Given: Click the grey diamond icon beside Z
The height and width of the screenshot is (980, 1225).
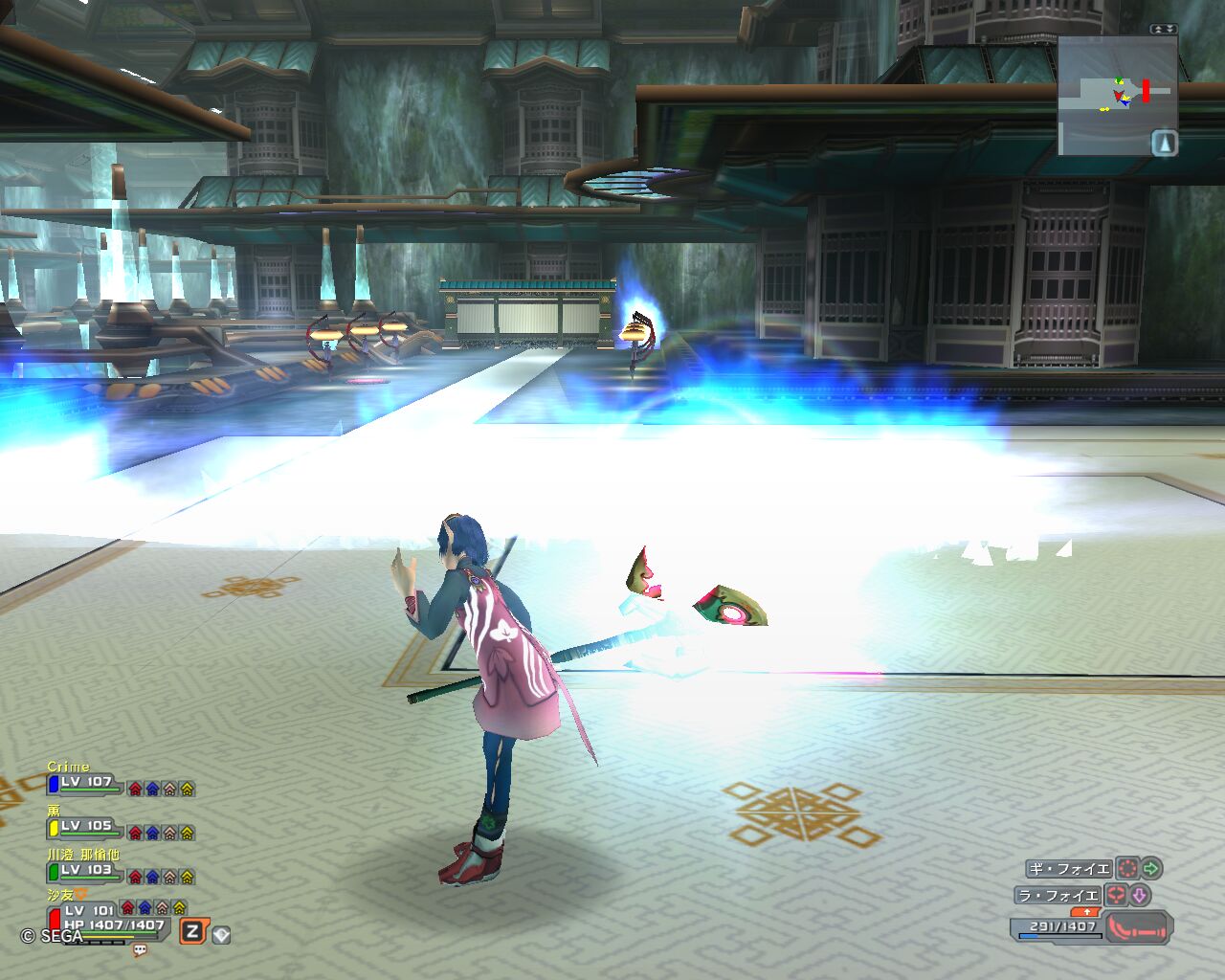Looking at the screenshot, I should click(x=221, y=935).
